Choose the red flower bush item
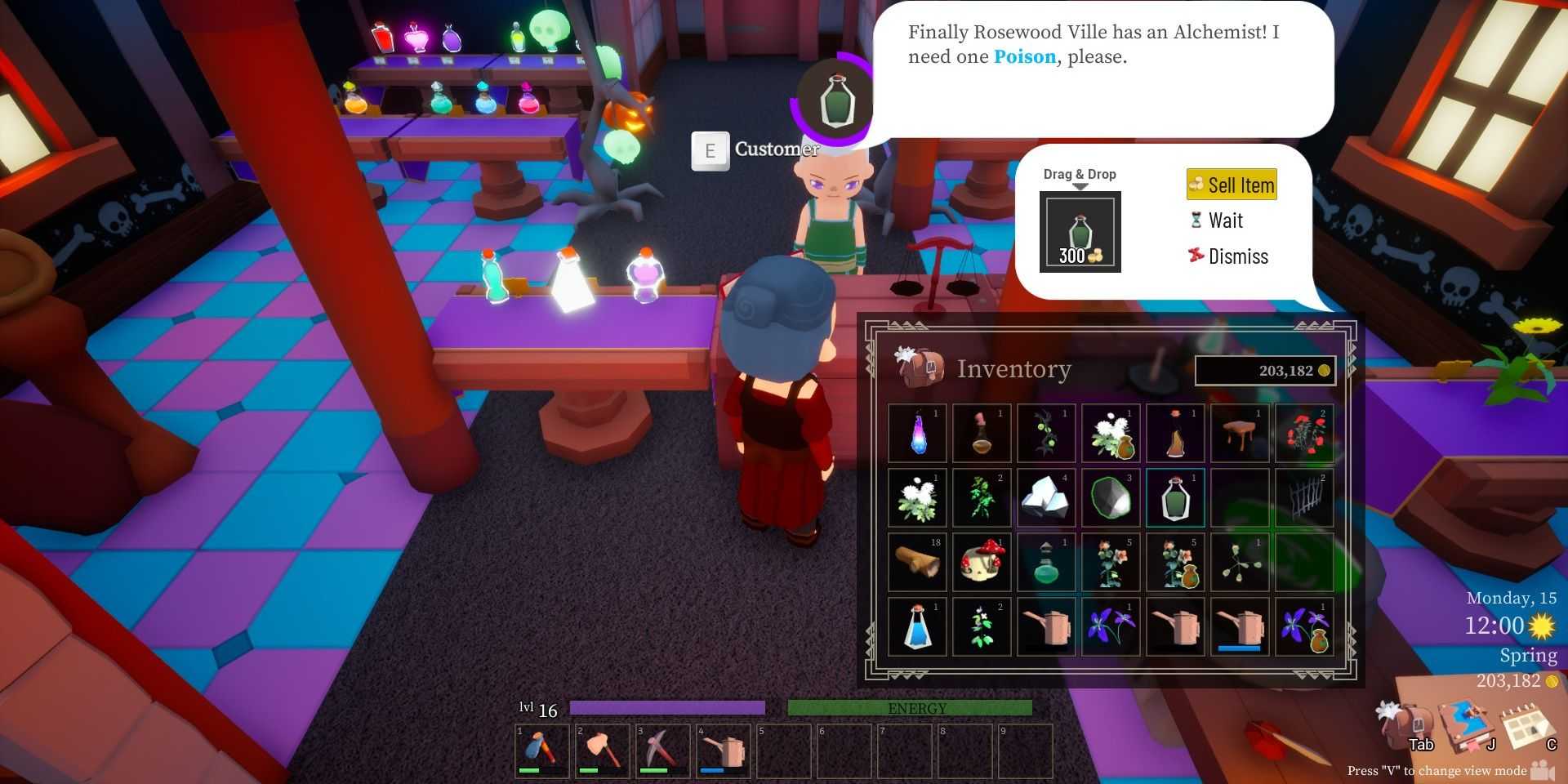Viewport: 1568px width, 784px height. coord(1304,433)
